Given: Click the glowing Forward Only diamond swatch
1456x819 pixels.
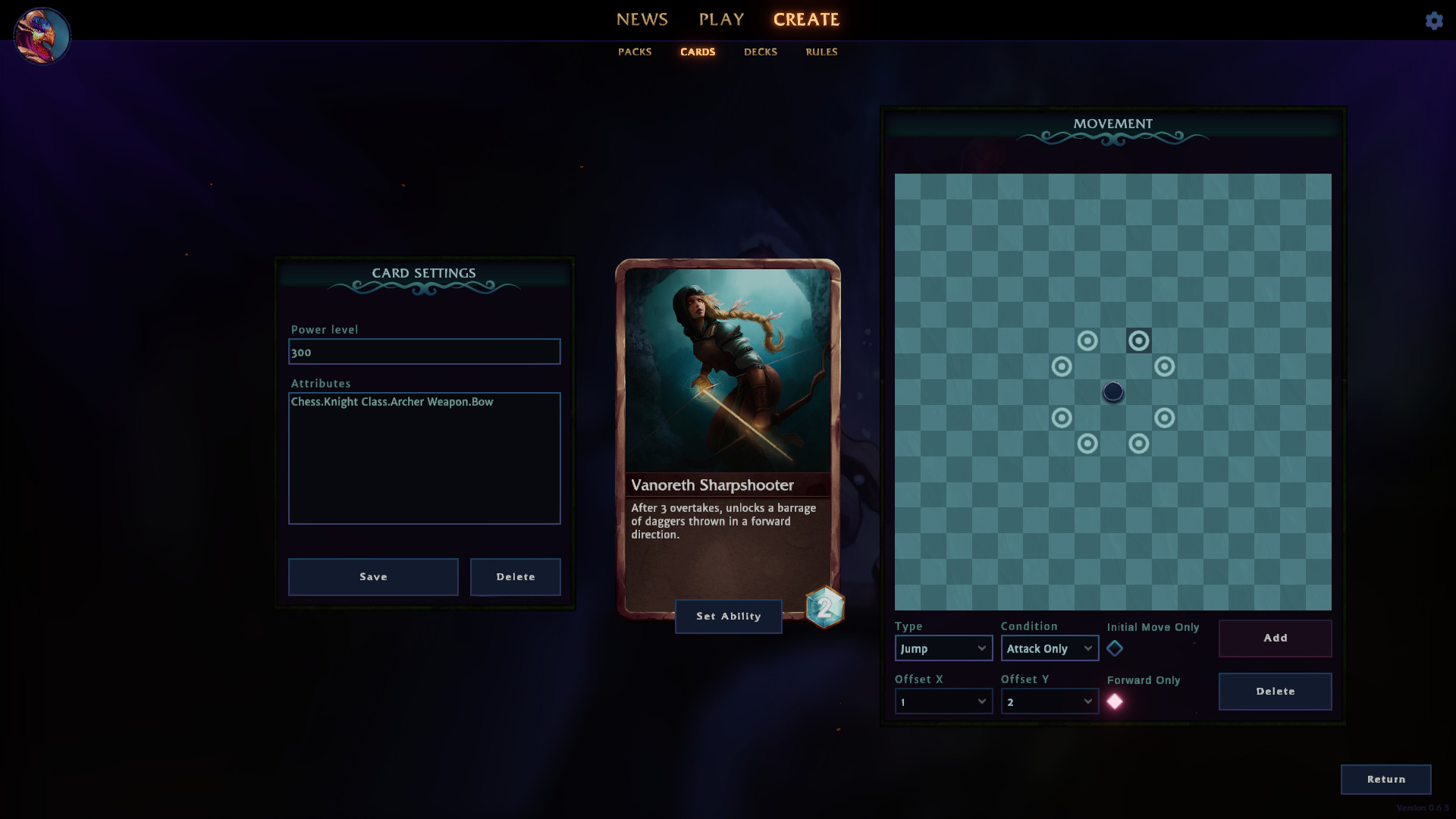Looking at the screenshot, I should pyautogui.click(x=1115, y=701).
